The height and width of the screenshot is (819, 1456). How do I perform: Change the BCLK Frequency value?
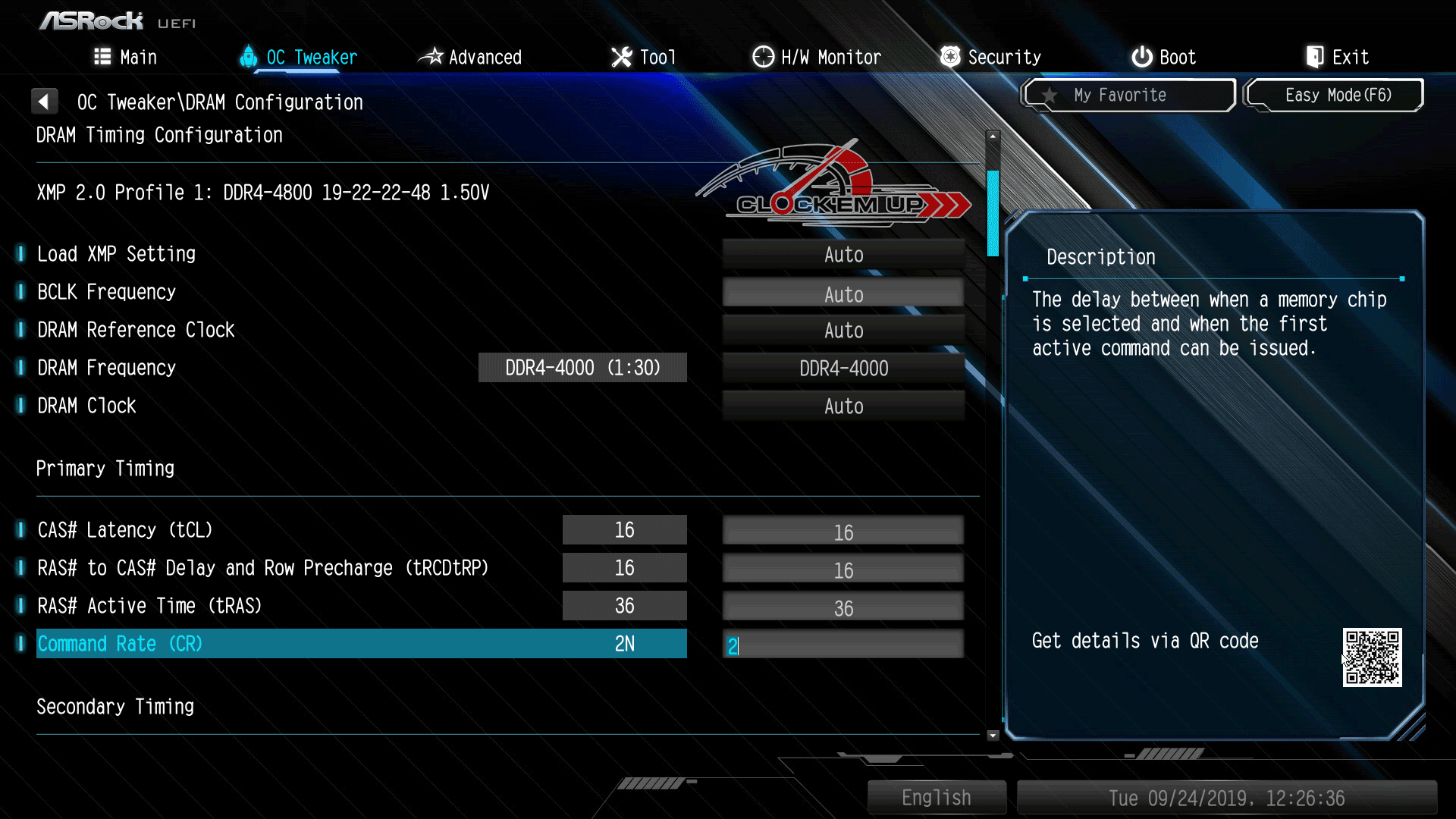[x=843, y=293]
